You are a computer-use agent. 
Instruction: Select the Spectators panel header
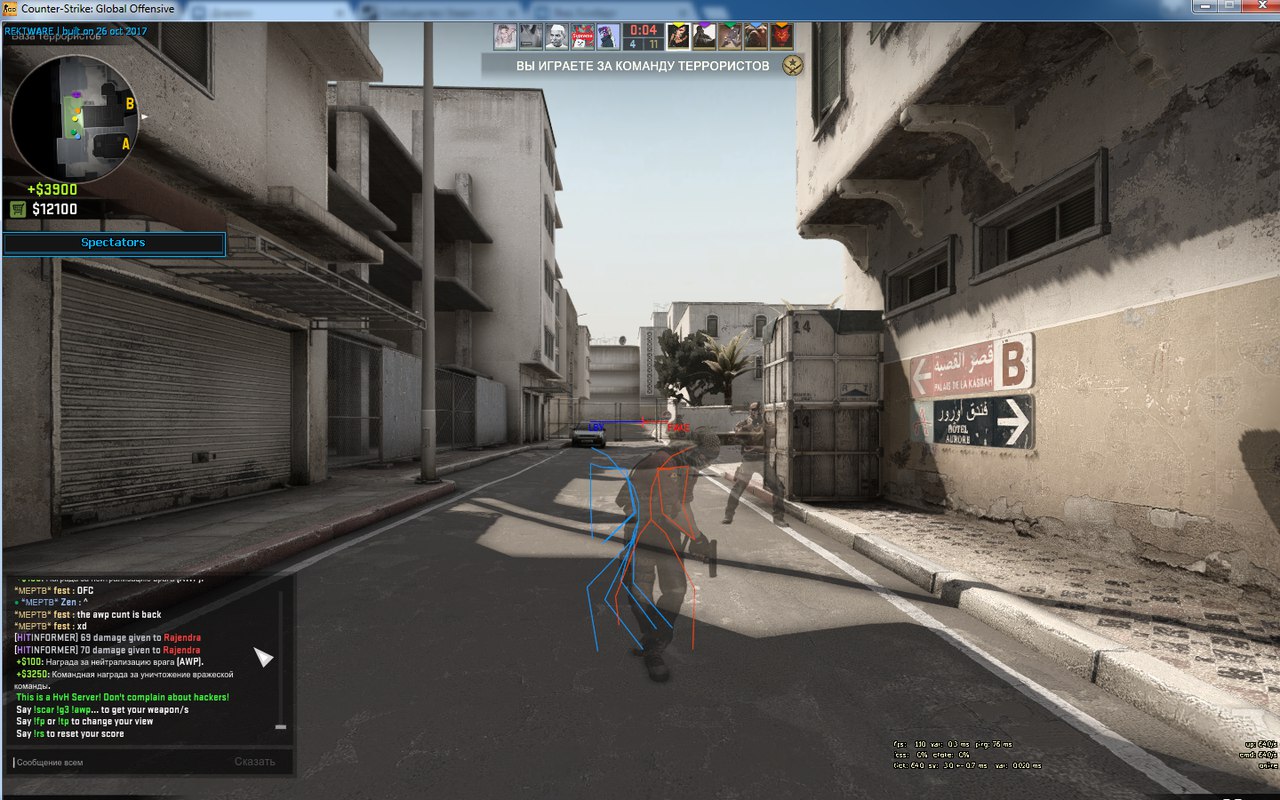(113, 243)
